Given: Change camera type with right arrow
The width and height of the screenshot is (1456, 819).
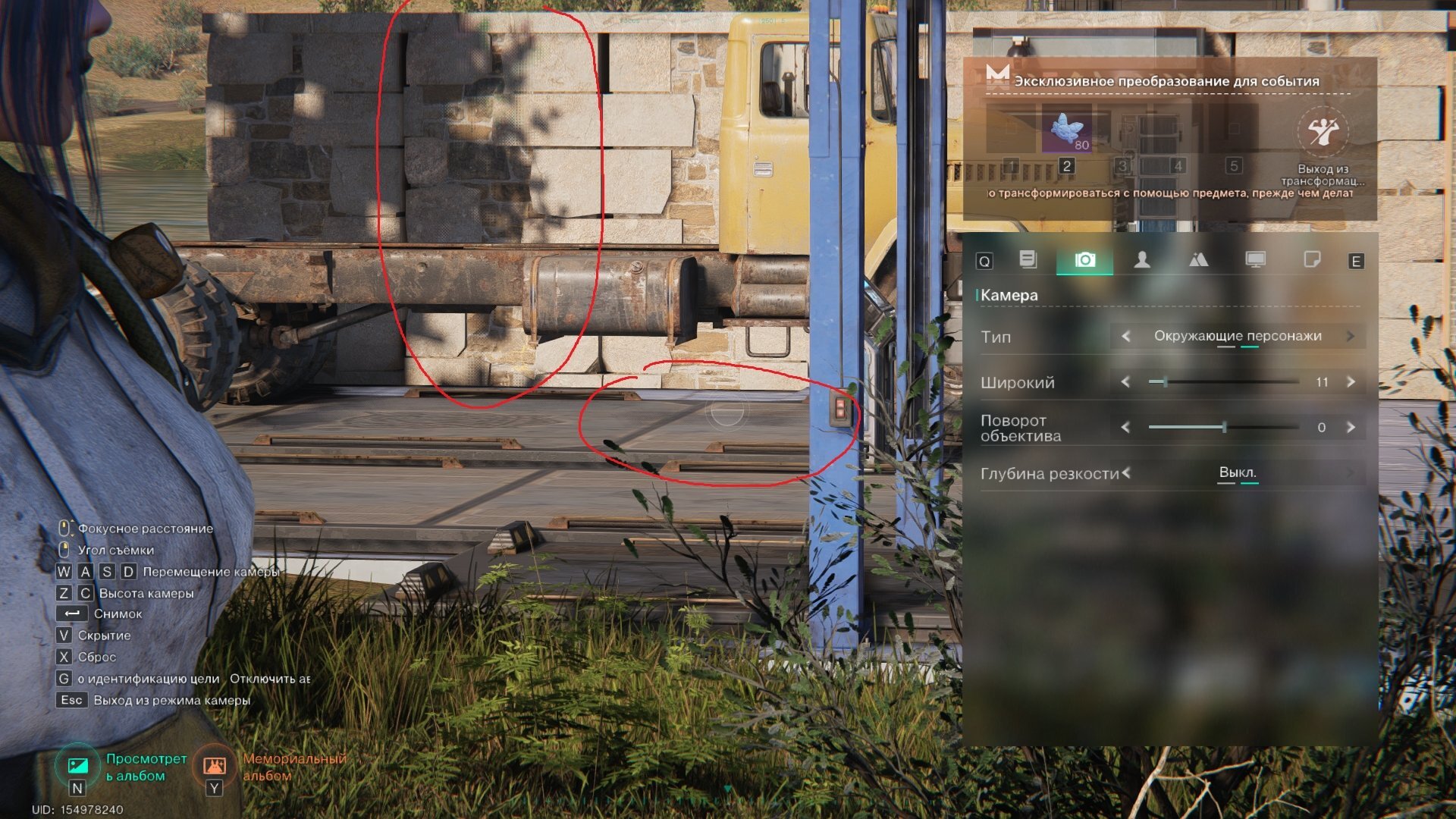Looking at the screenshot, I should (1351, 336).
